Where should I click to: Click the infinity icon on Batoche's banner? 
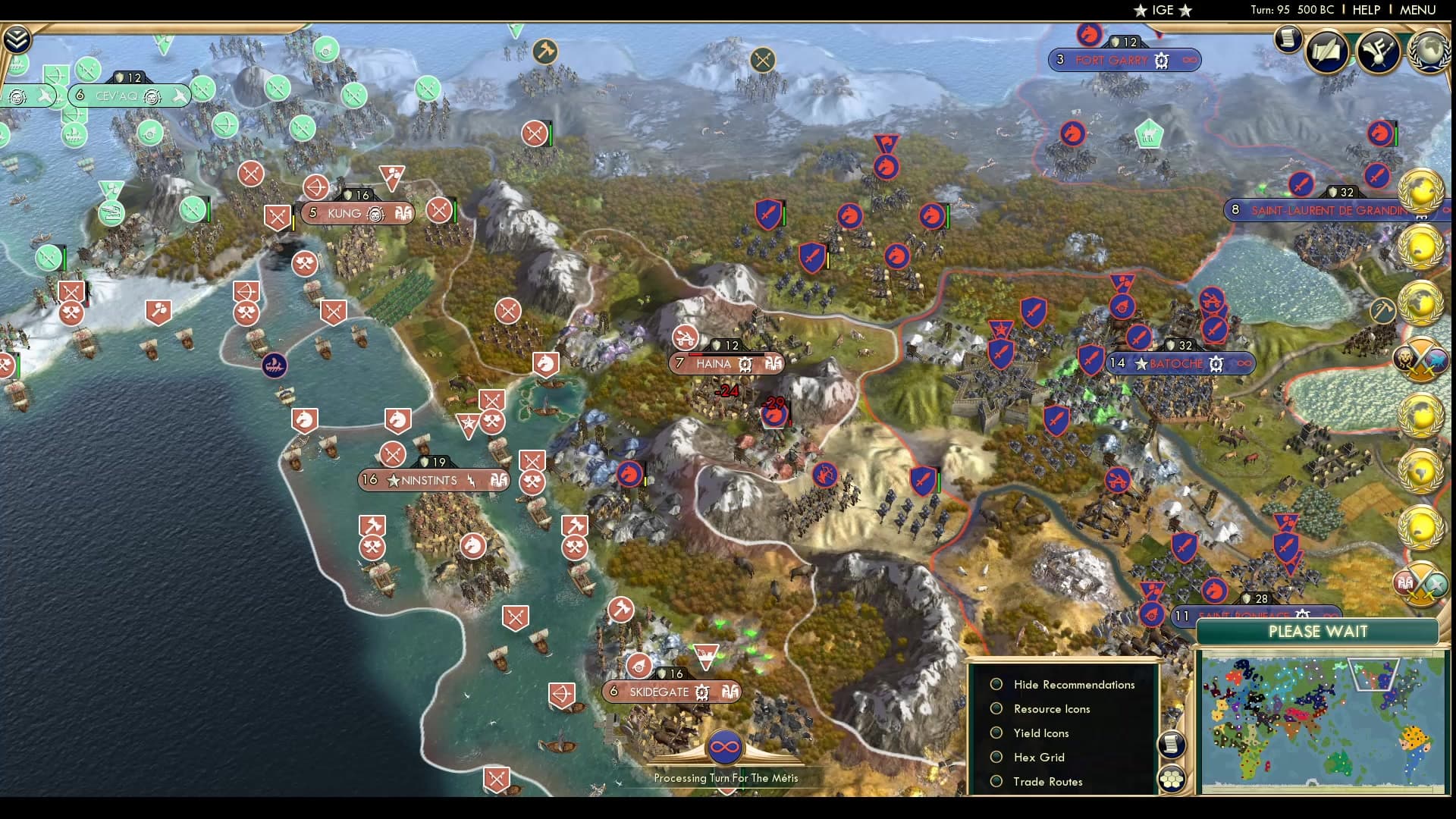[x=1244, y=364]
